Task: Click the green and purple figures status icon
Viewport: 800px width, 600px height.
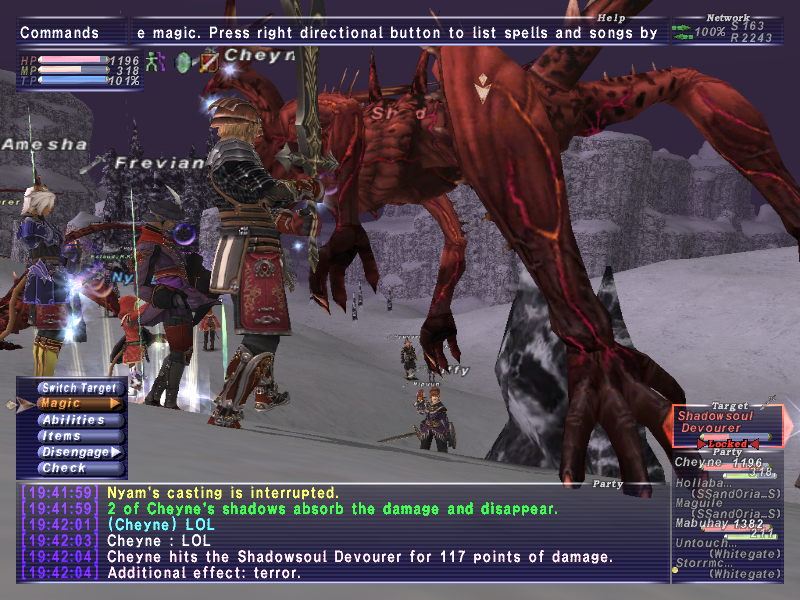Action: click(x=154, y=61)
